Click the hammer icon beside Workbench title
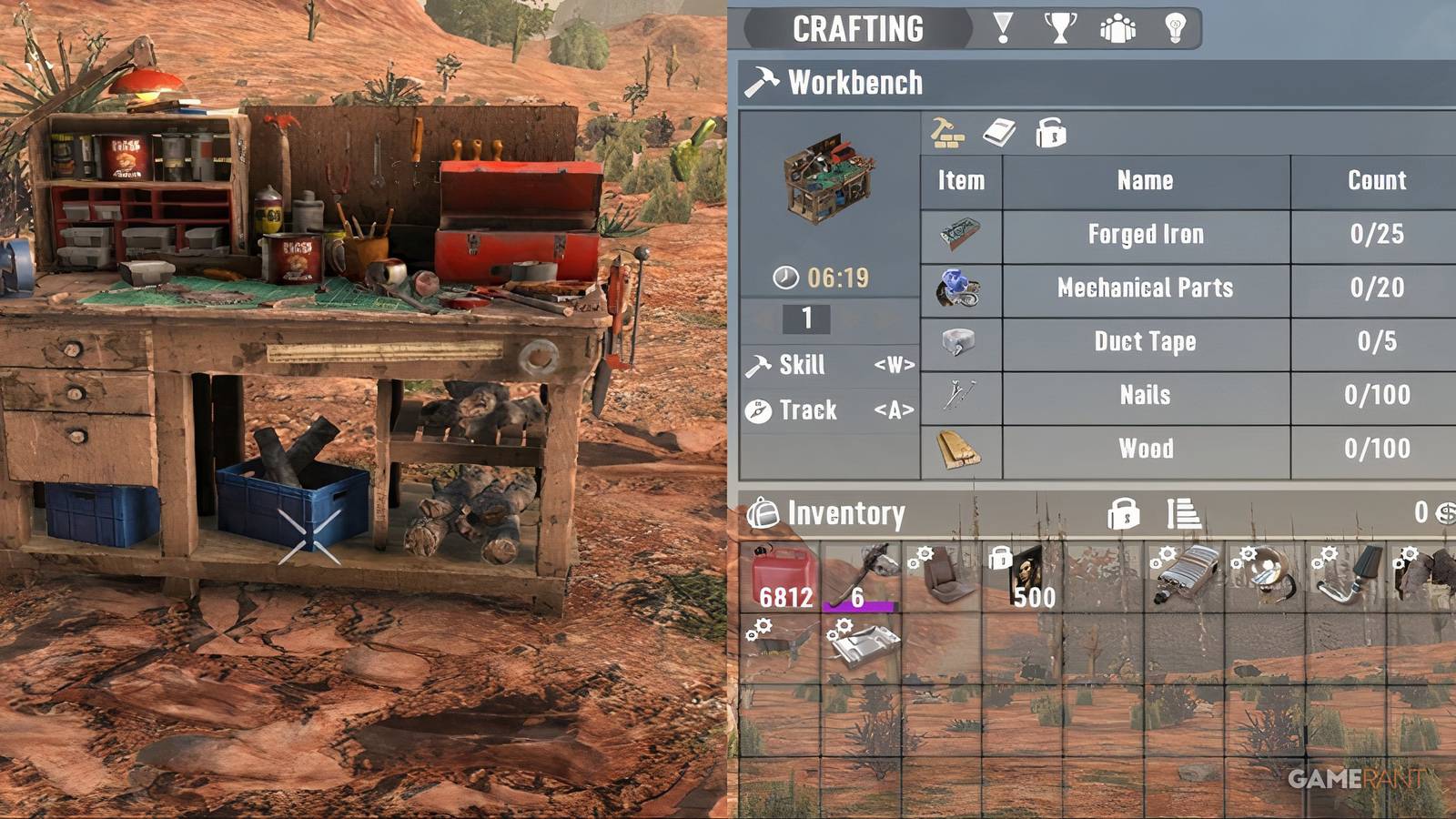1456x819 pixels. coord(763,82)
